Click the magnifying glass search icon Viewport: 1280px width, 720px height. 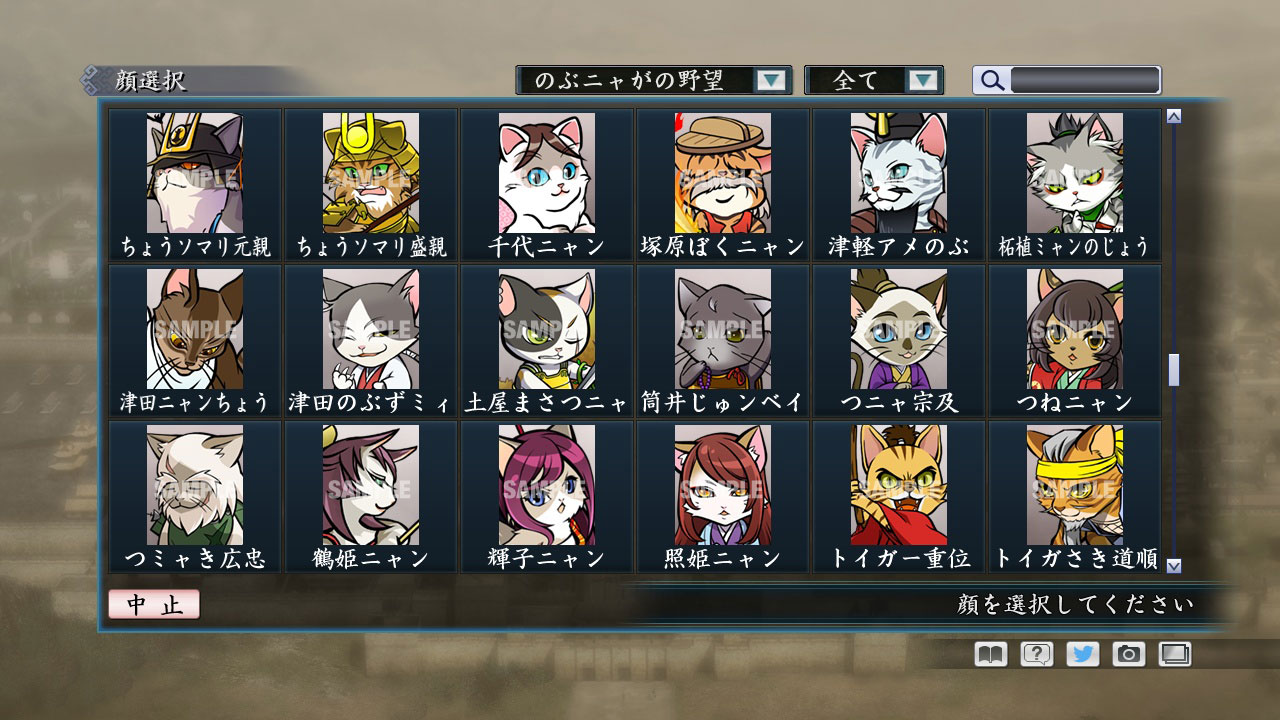(991, 80)
